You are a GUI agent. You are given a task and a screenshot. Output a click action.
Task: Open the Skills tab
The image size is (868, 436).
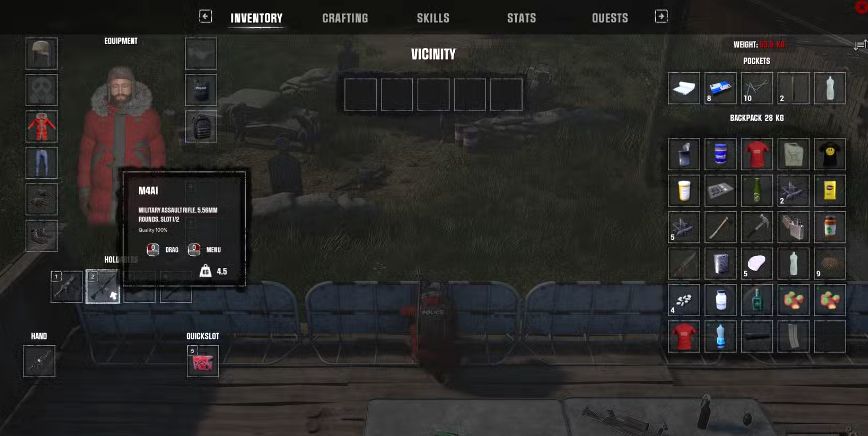tap(433, 18)
